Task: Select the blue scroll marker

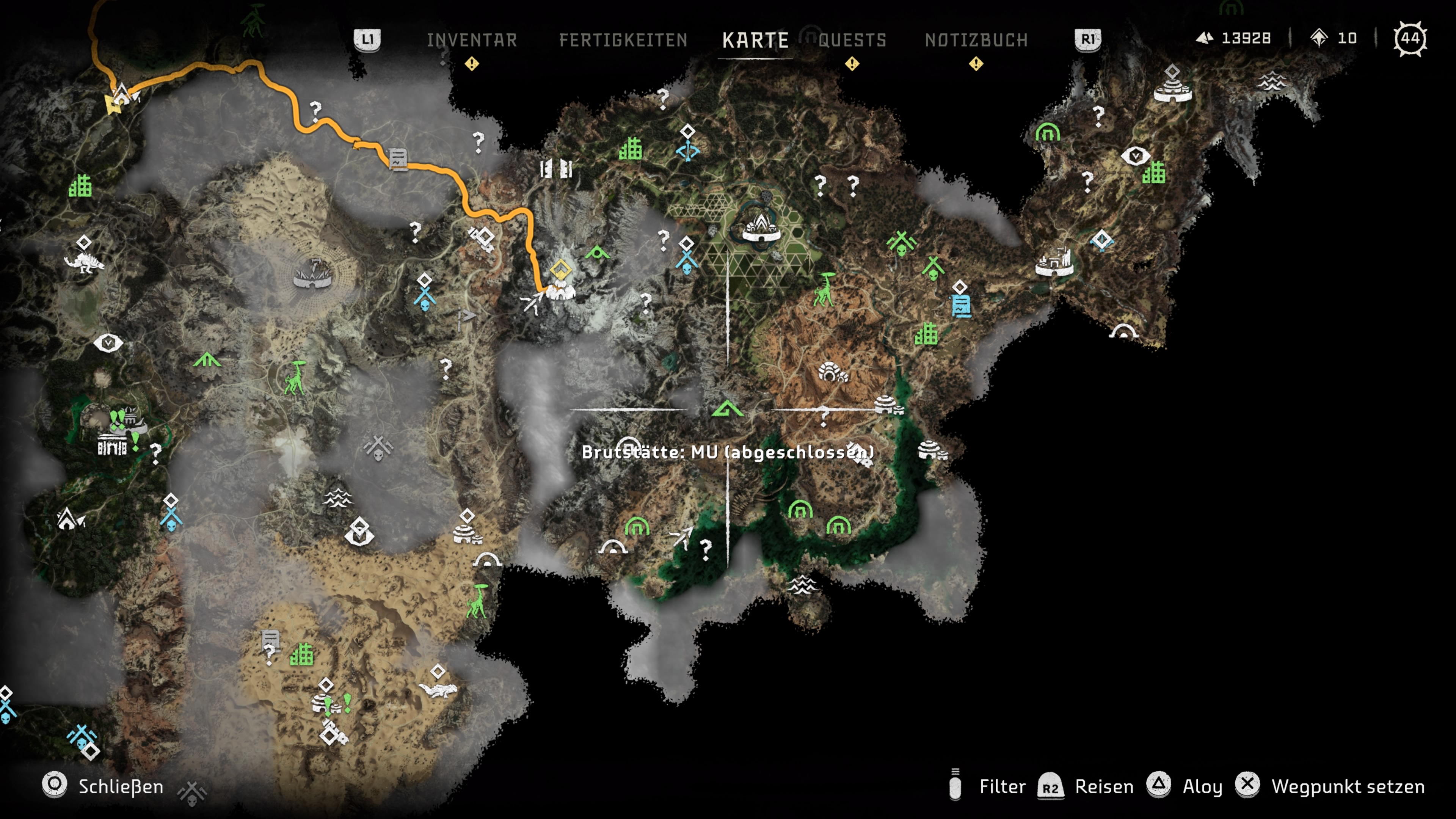Action: click(961, 305)
